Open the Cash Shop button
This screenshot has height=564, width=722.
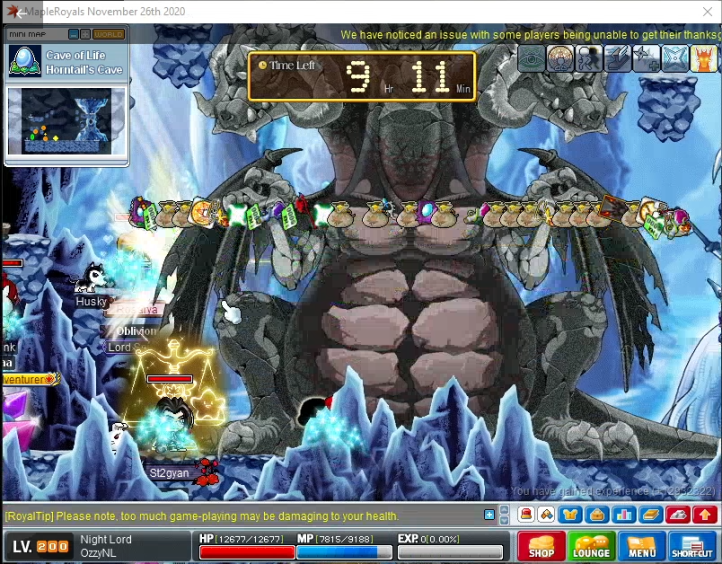click(541, 547)
